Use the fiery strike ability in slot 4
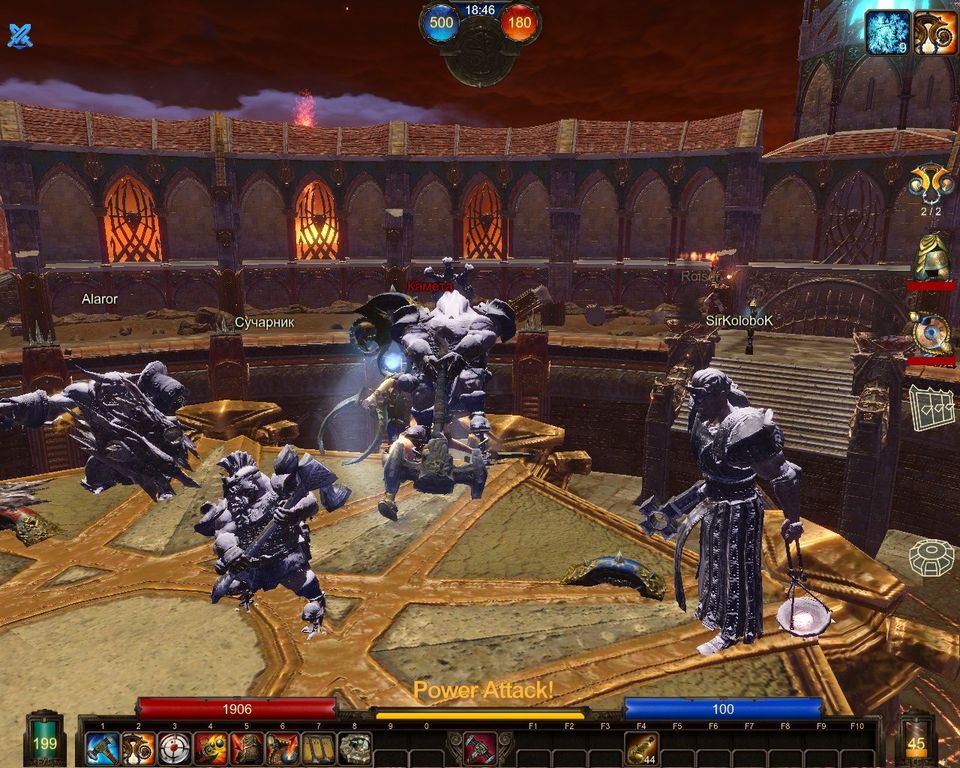 tap(211, 748)
